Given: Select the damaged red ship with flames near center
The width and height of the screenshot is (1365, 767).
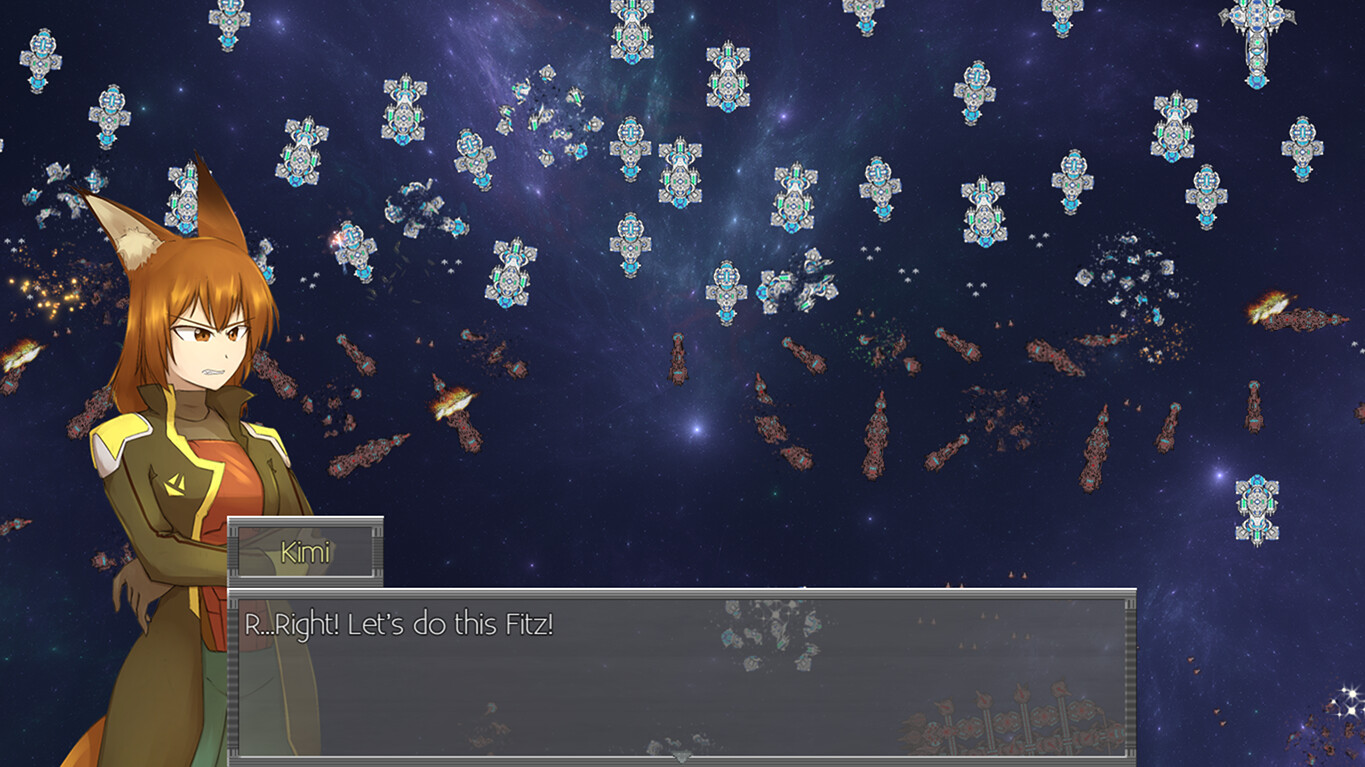Looking at the screenshot, I should pyautogui.click(x=452, y=405).
